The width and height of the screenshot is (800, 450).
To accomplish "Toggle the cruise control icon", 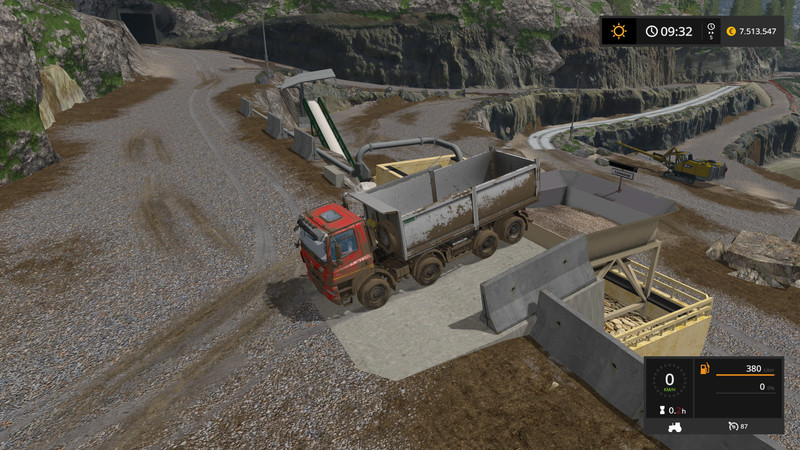I will pos(734,427).
